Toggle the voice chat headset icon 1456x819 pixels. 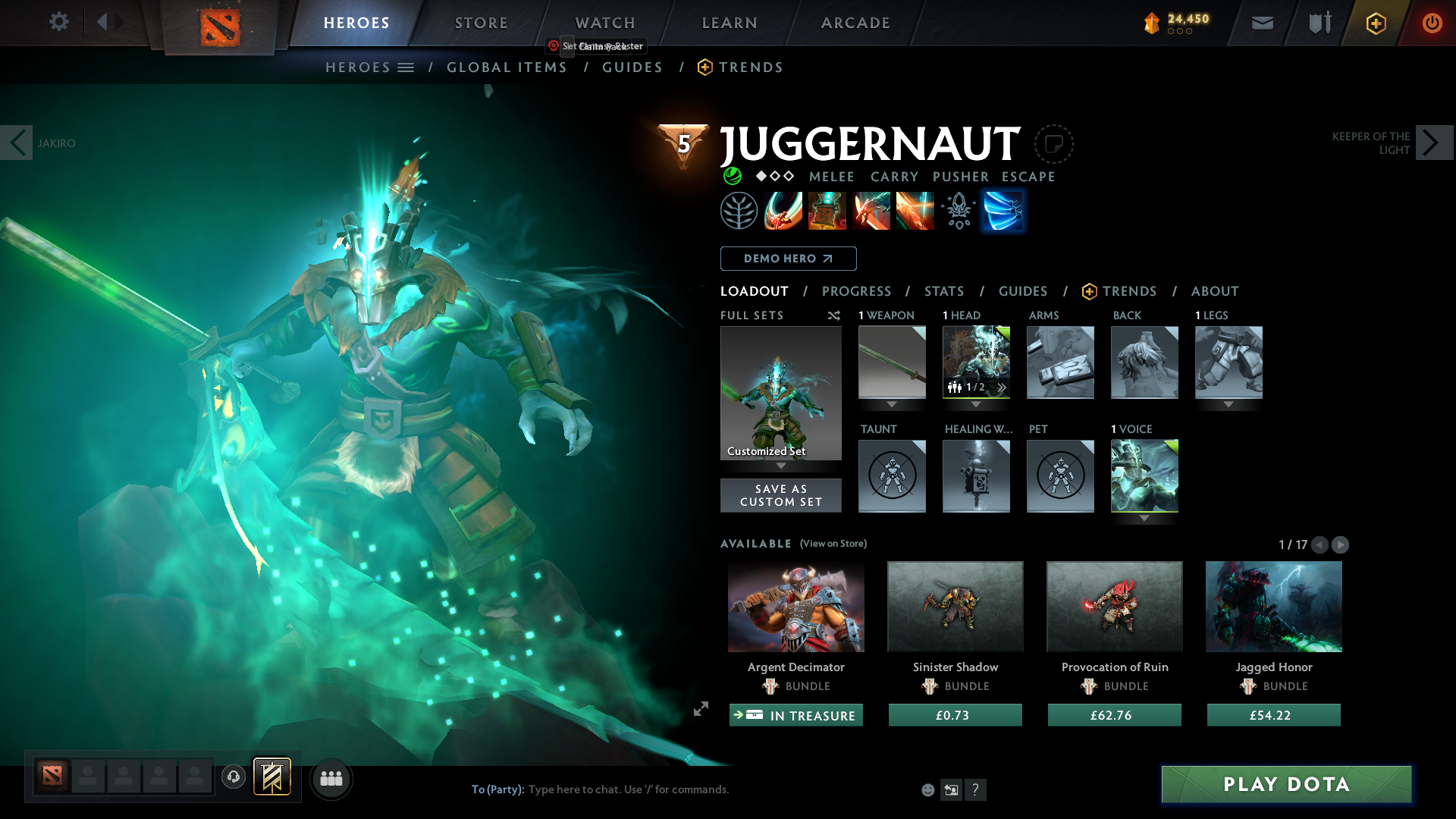234,778
